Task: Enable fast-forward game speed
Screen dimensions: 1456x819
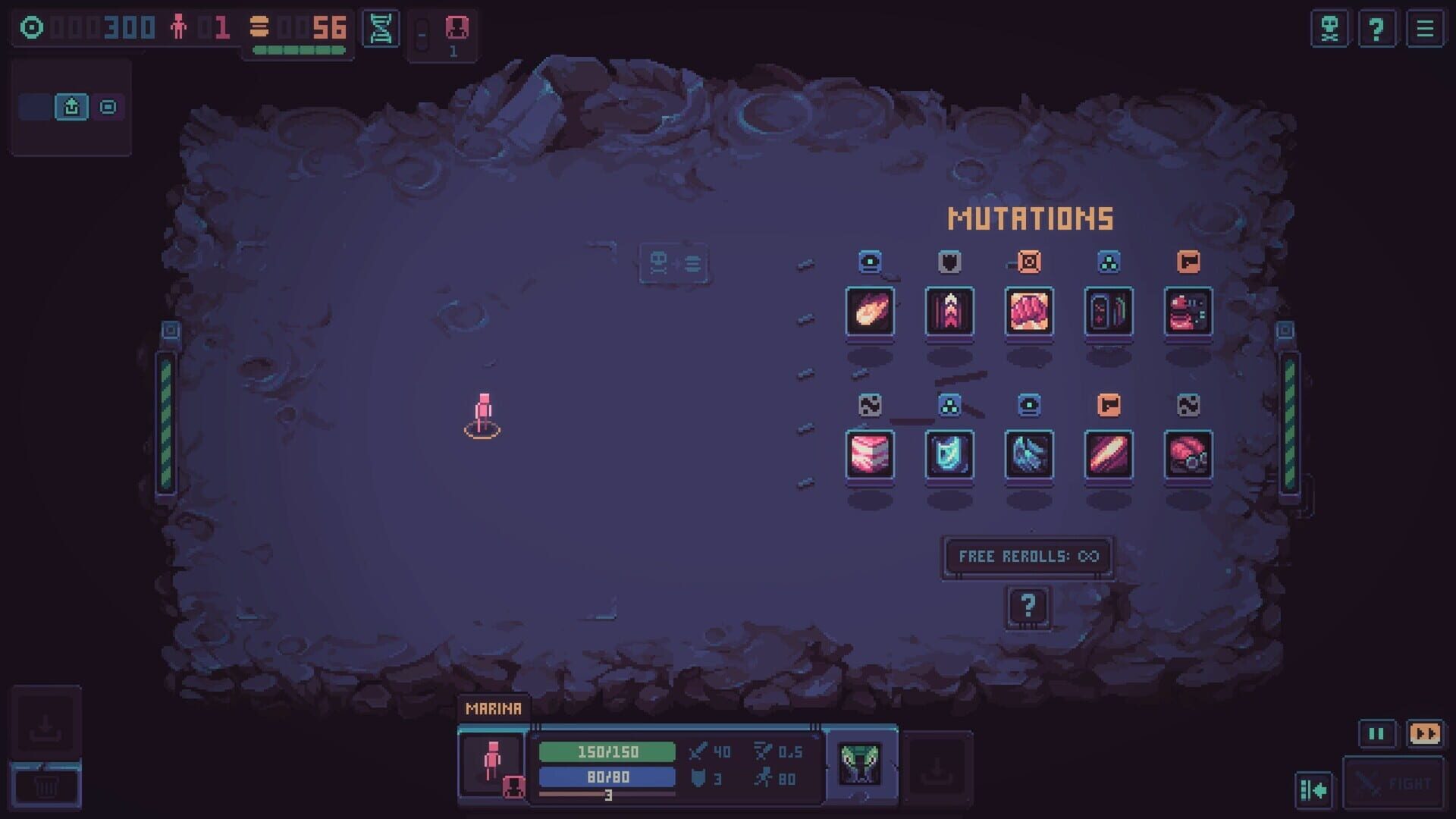Action: coord(1426,734)
